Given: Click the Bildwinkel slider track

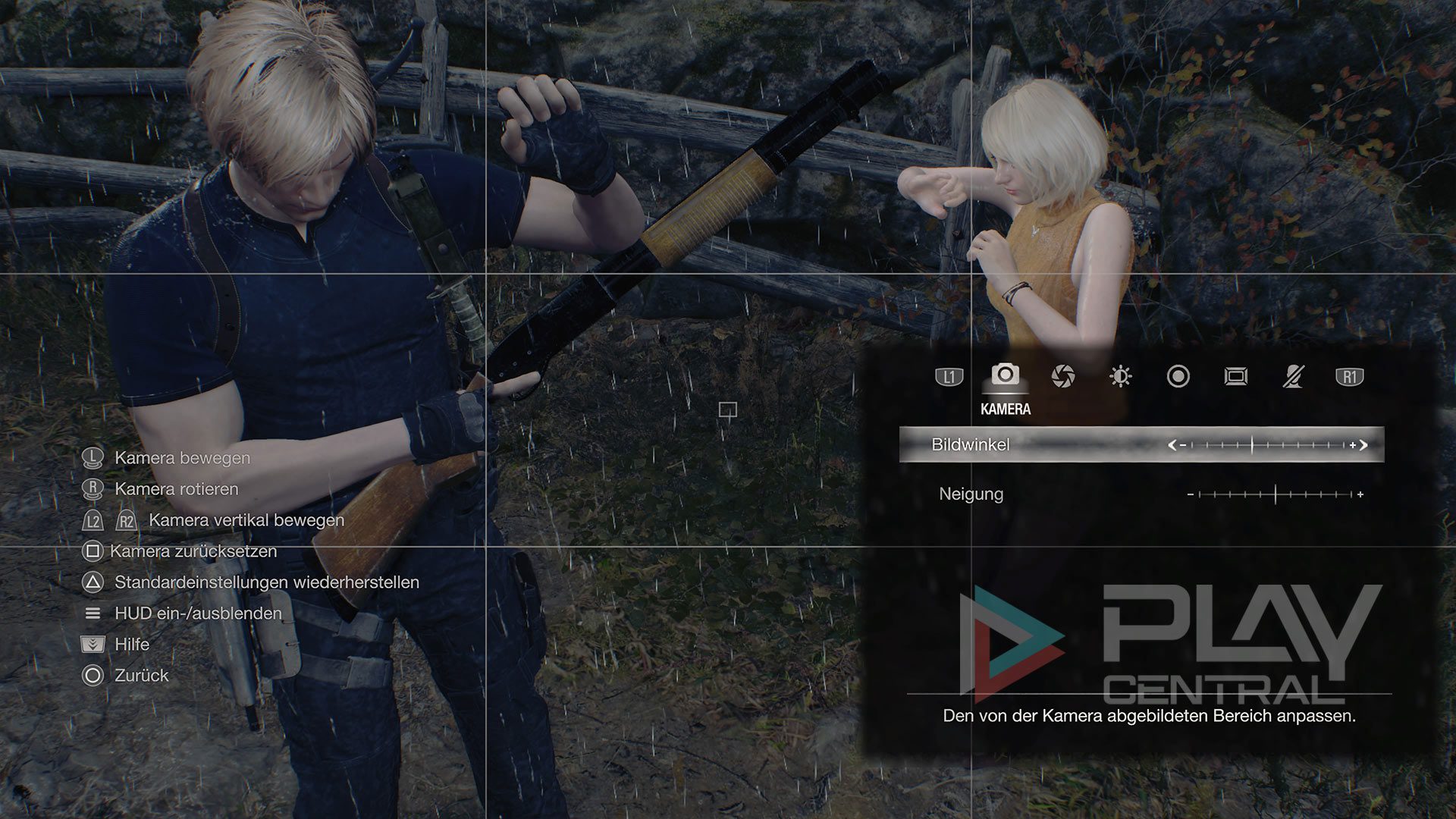Looking at the screenshot, I should coord(1266,445).
